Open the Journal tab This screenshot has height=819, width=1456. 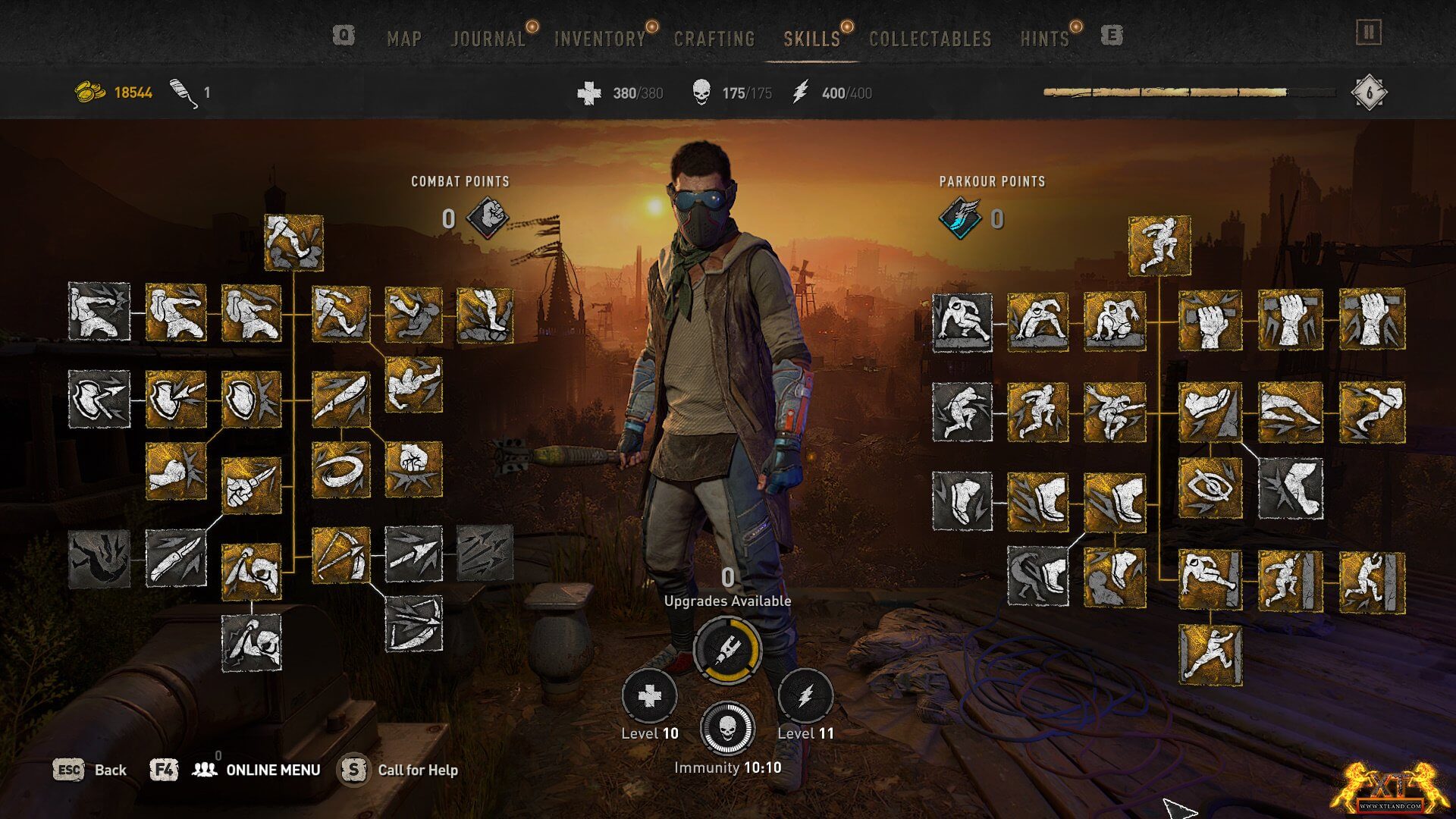click(488, 39)
